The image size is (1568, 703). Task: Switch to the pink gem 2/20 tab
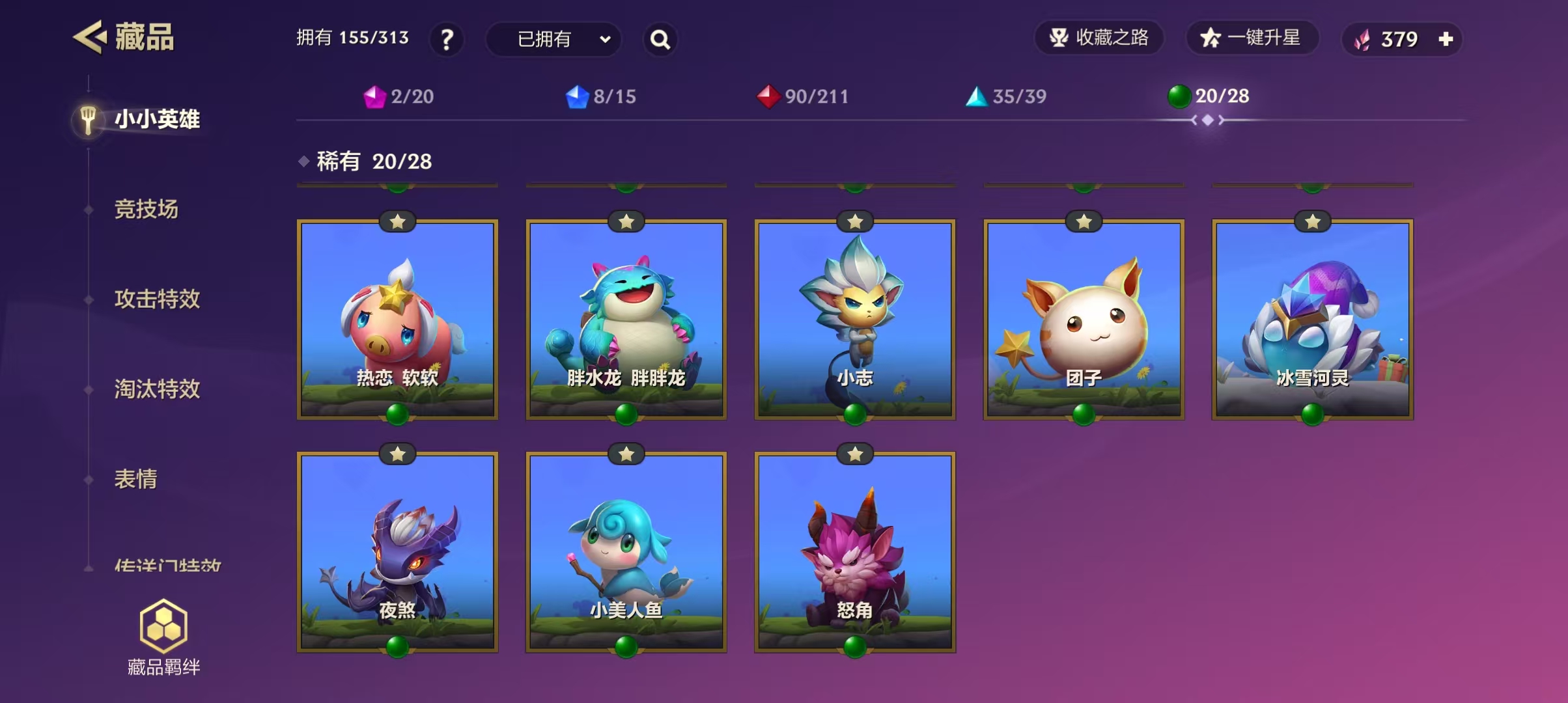pyautogui.click(x=399, y=97)
